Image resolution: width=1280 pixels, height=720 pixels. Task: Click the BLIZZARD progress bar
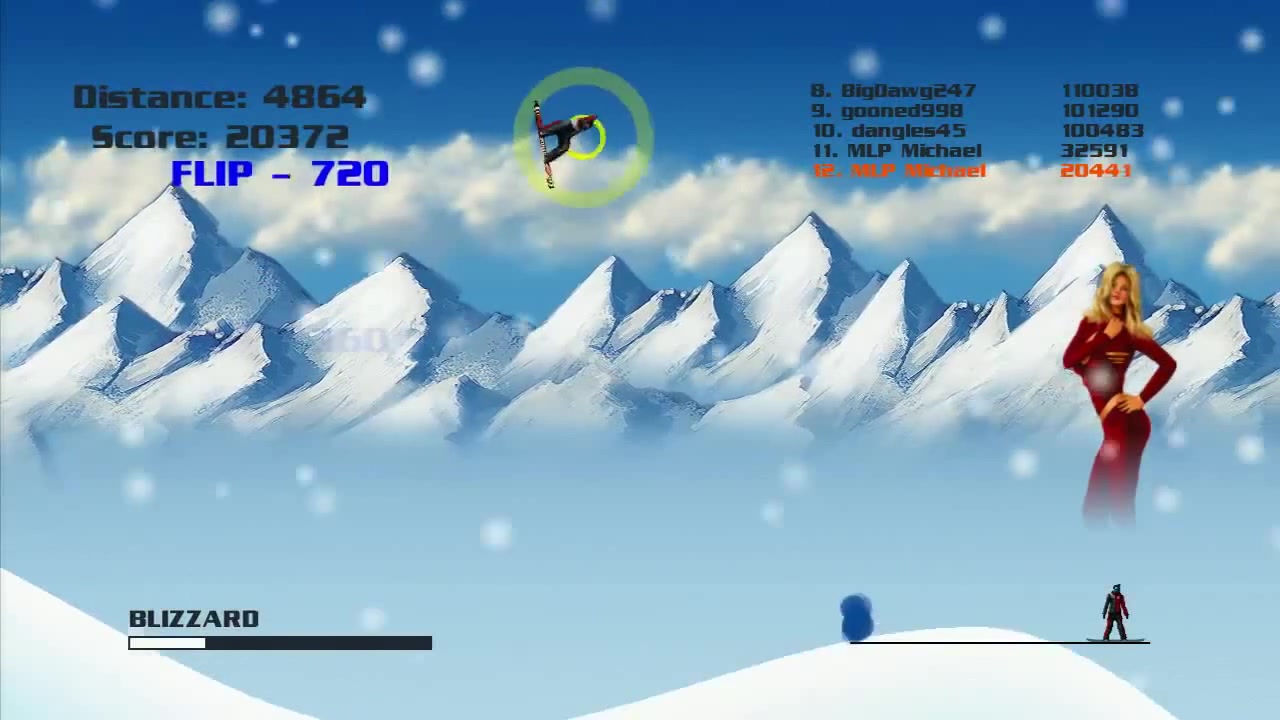point(280,643)
